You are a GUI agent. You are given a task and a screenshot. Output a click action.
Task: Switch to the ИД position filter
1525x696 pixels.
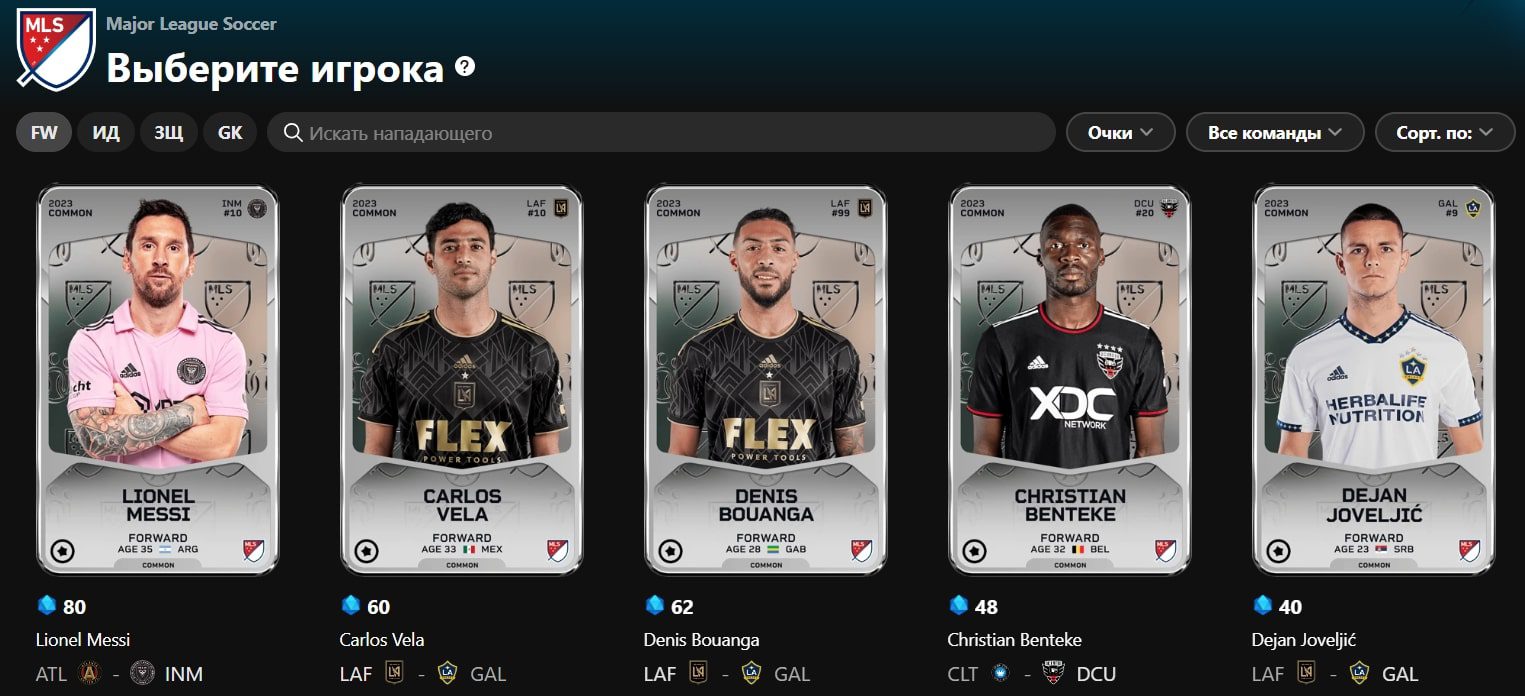tap(106, 133)
